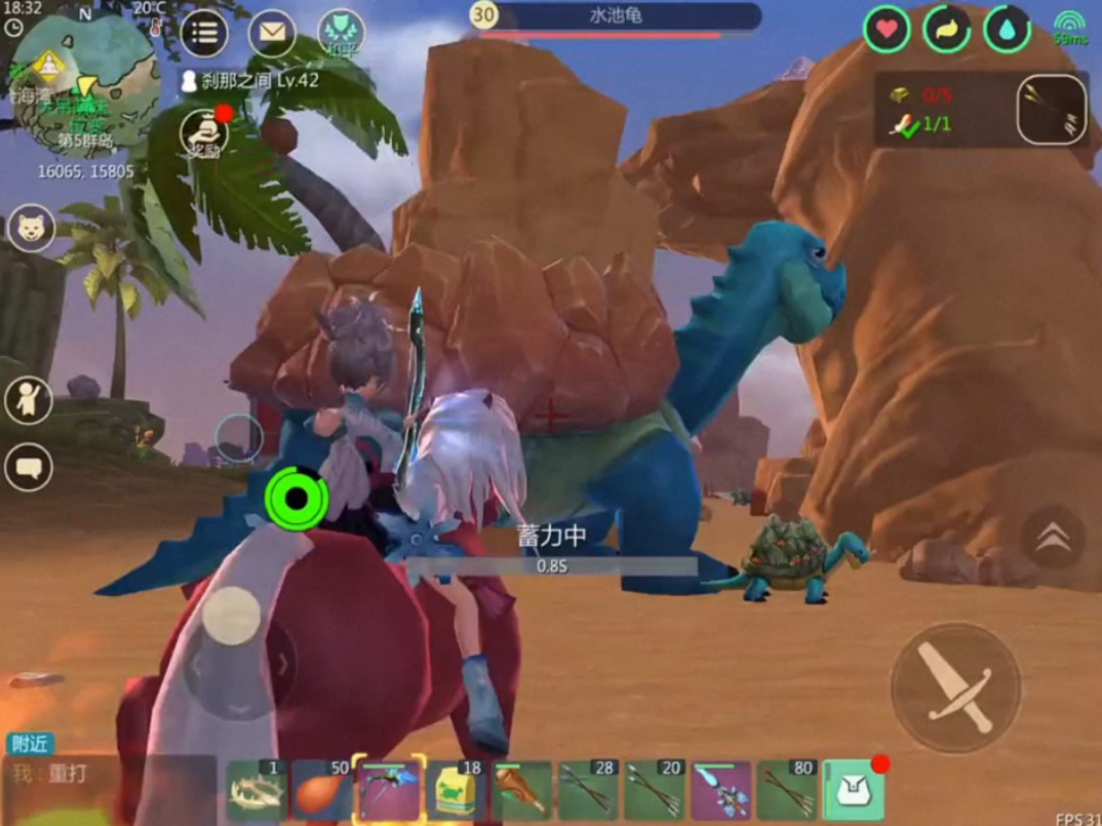1102x826 pixels.
Task: Tap the arrow ammo selector box
Action: 1052,110
